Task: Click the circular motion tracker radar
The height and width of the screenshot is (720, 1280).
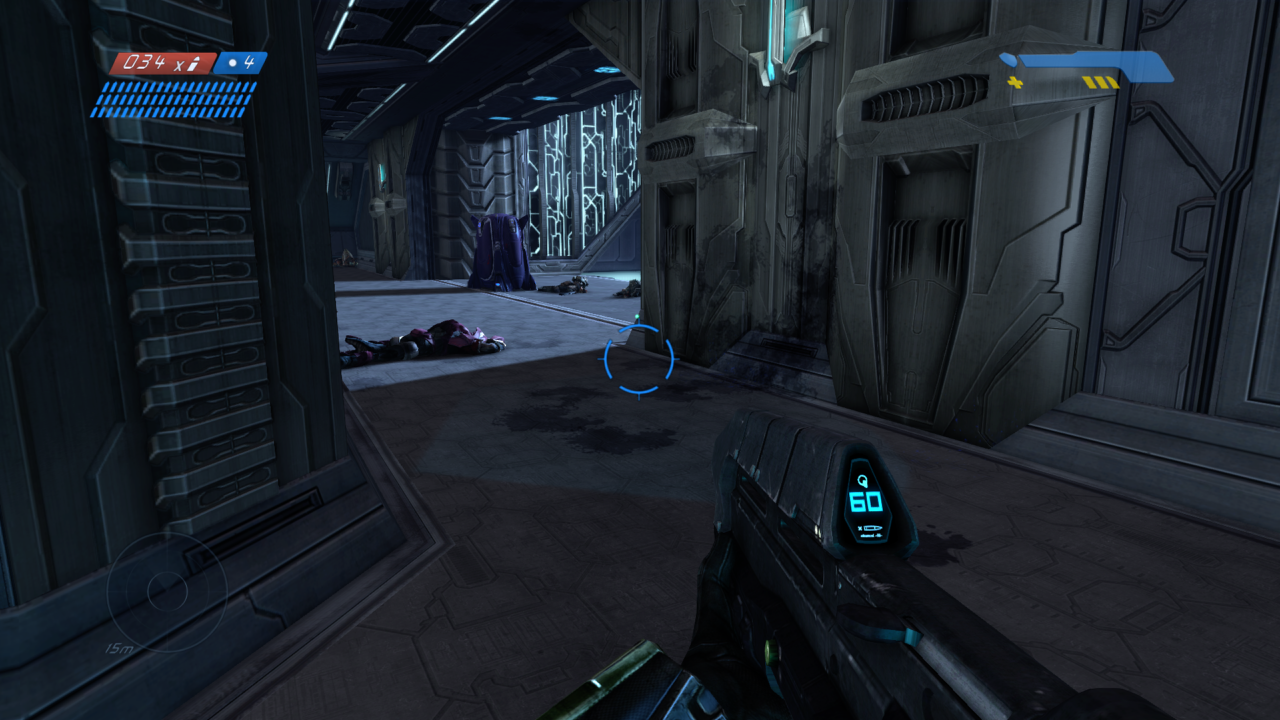Action: pos(166,592)
